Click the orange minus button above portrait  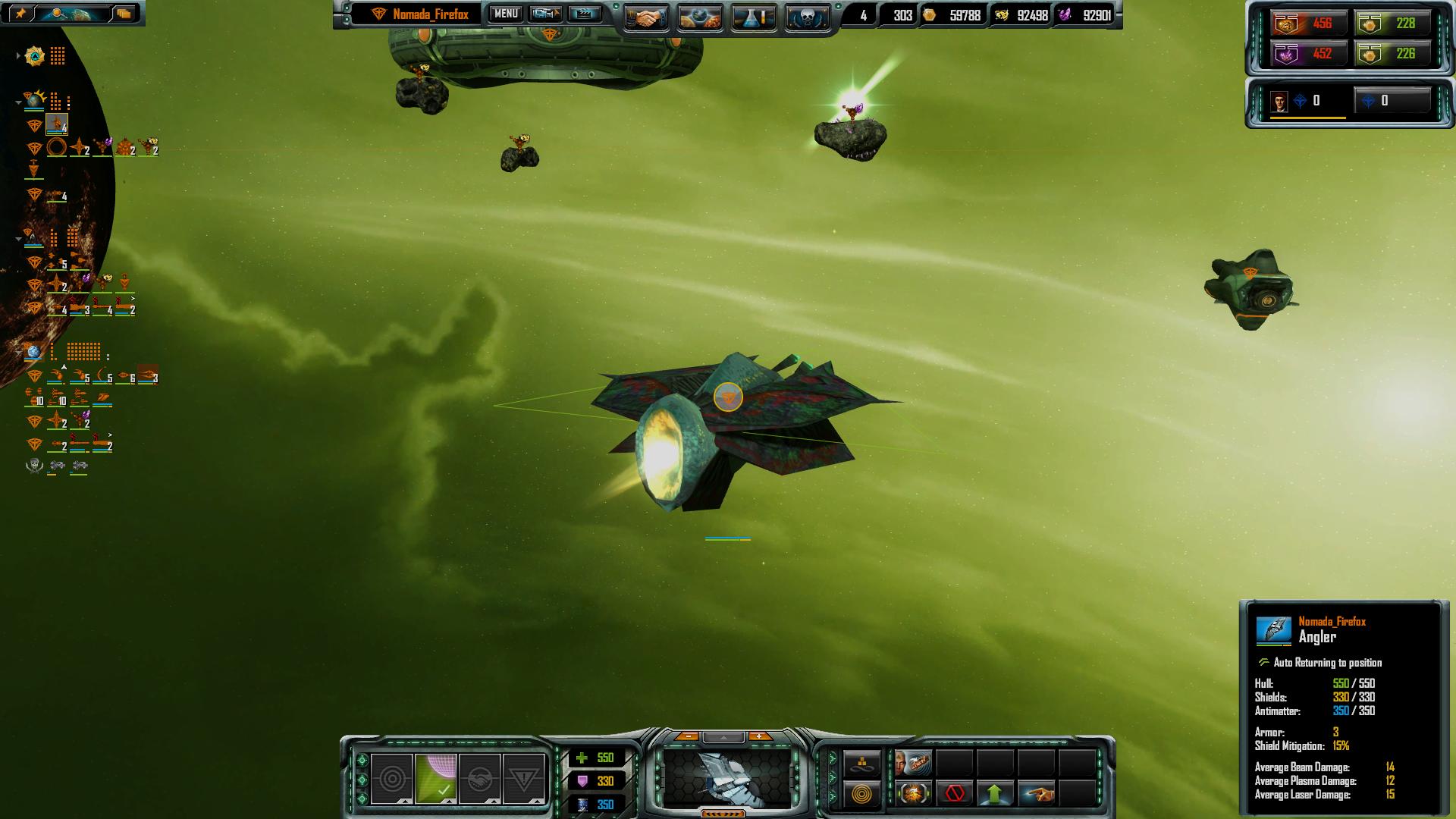[687, 736]
